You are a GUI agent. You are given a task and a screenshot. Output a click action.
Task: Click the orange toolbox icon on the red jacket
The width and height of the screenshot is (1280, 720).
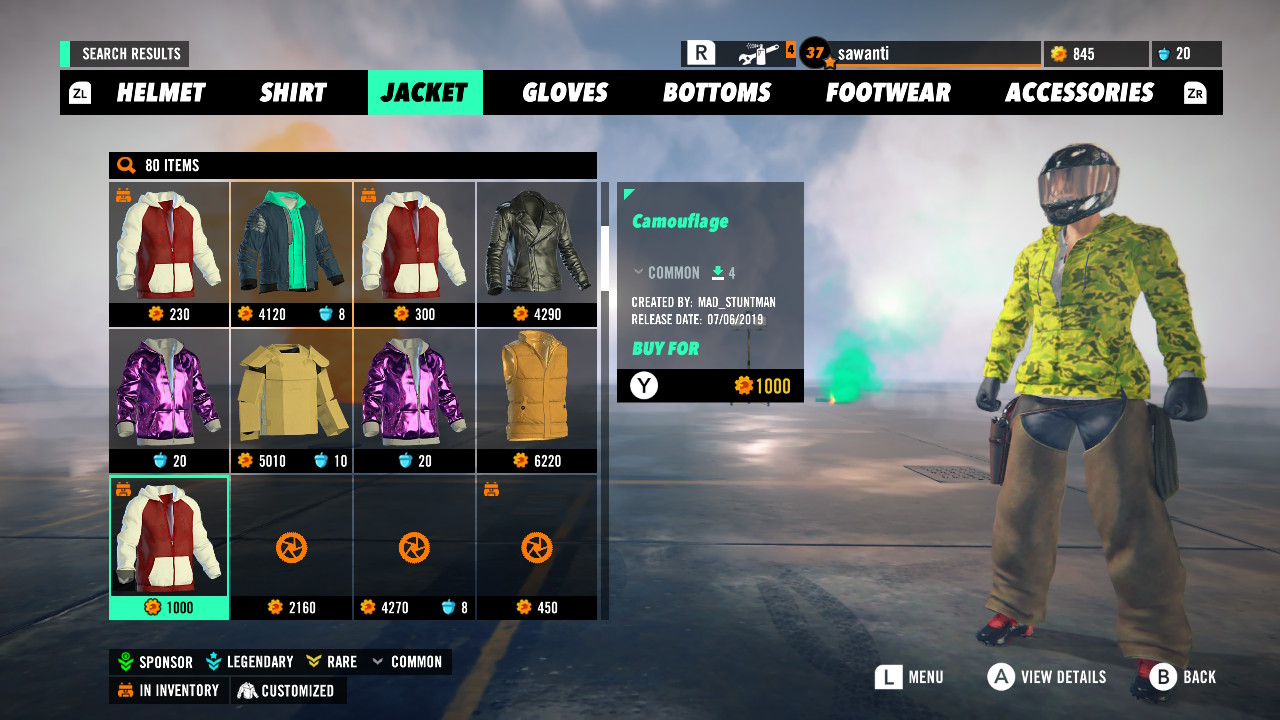click(126, 195)
